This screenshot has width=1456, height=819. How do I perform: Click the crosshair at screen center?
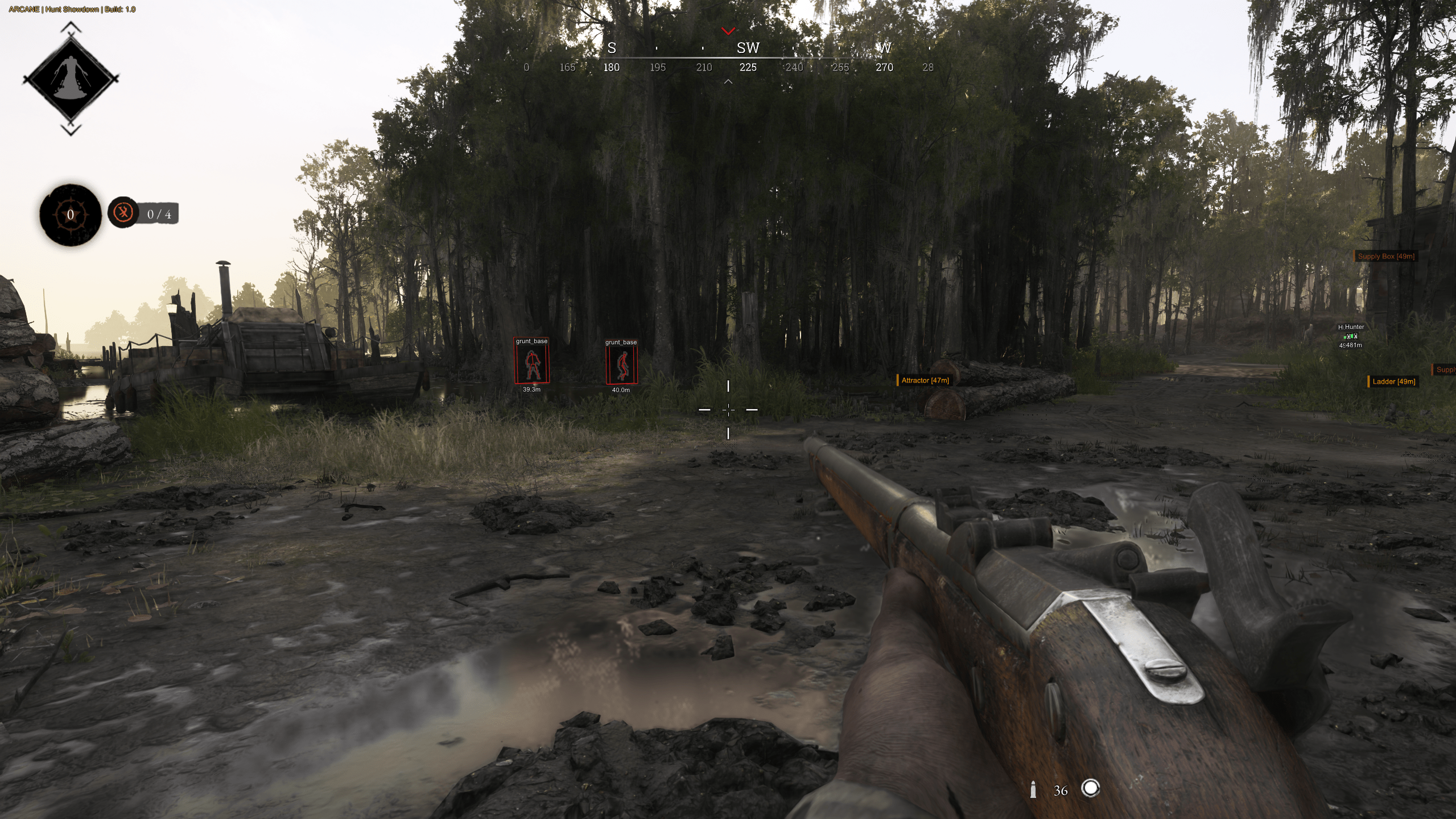[x=729, y=409]
